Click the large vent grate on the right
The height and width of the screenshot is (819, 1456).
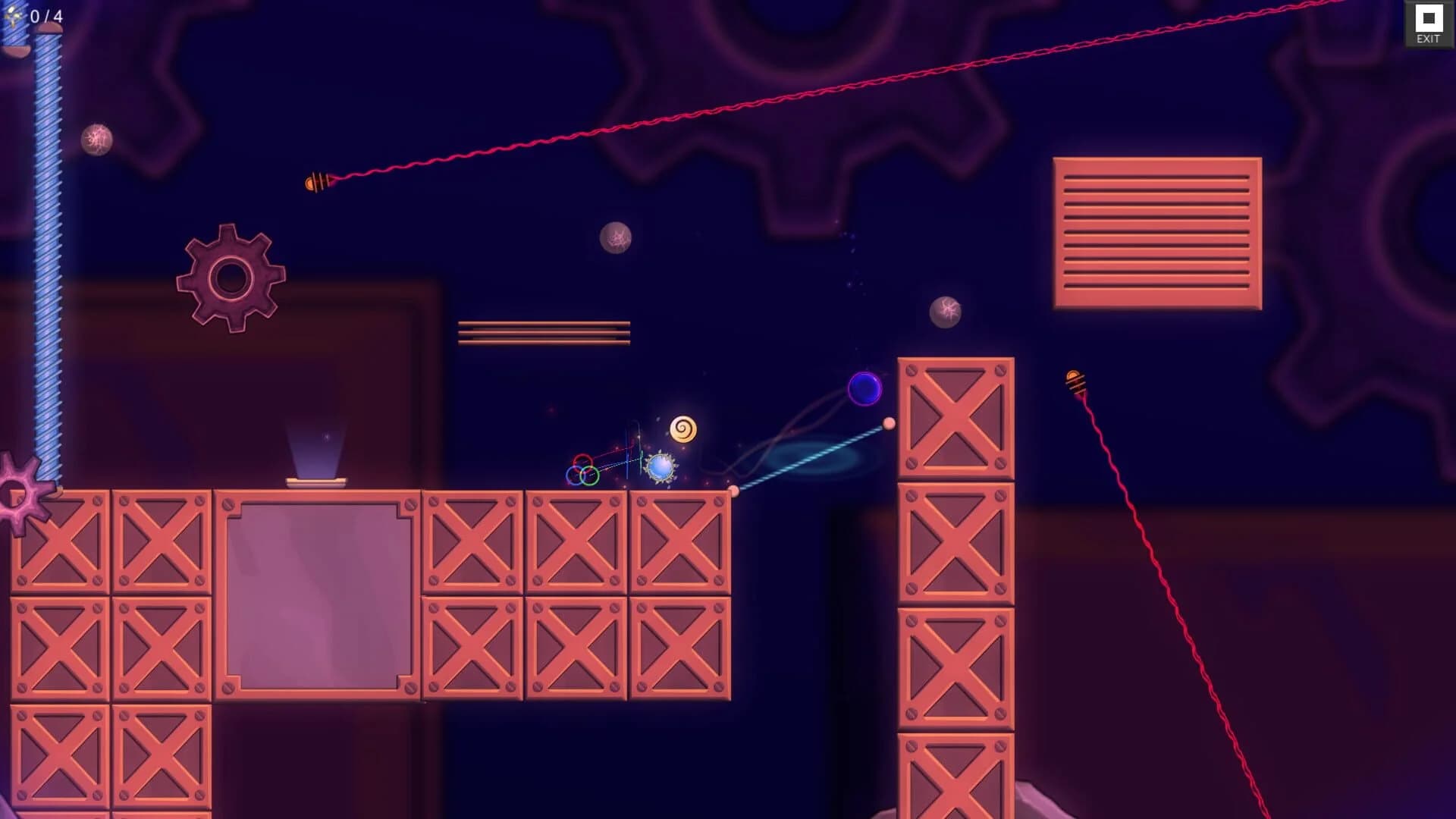pos(1156,231)
